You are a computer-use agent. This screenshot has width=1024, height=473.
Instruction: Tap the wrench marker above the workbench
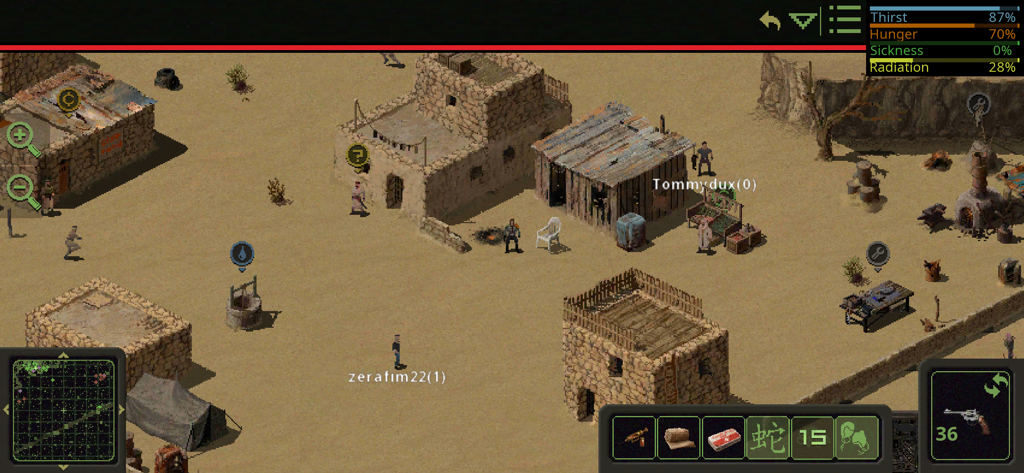point(878,253)
